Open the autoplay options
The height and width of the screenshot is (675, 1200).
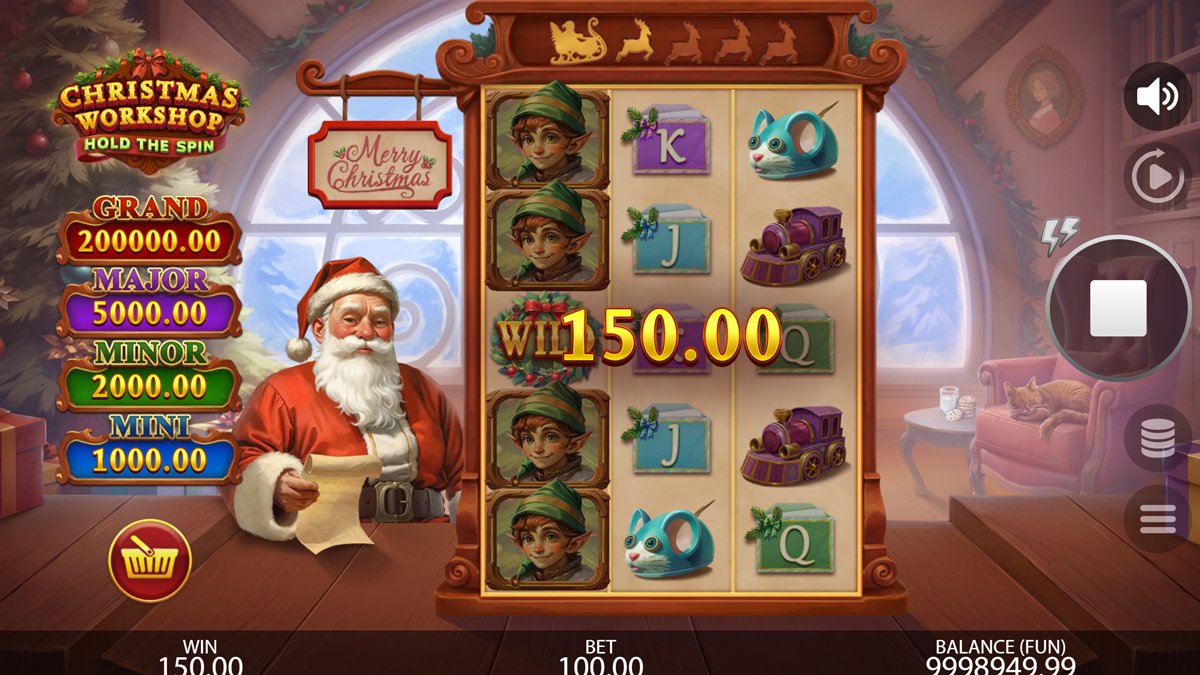pyautogui.click(x=1157, y=177)
